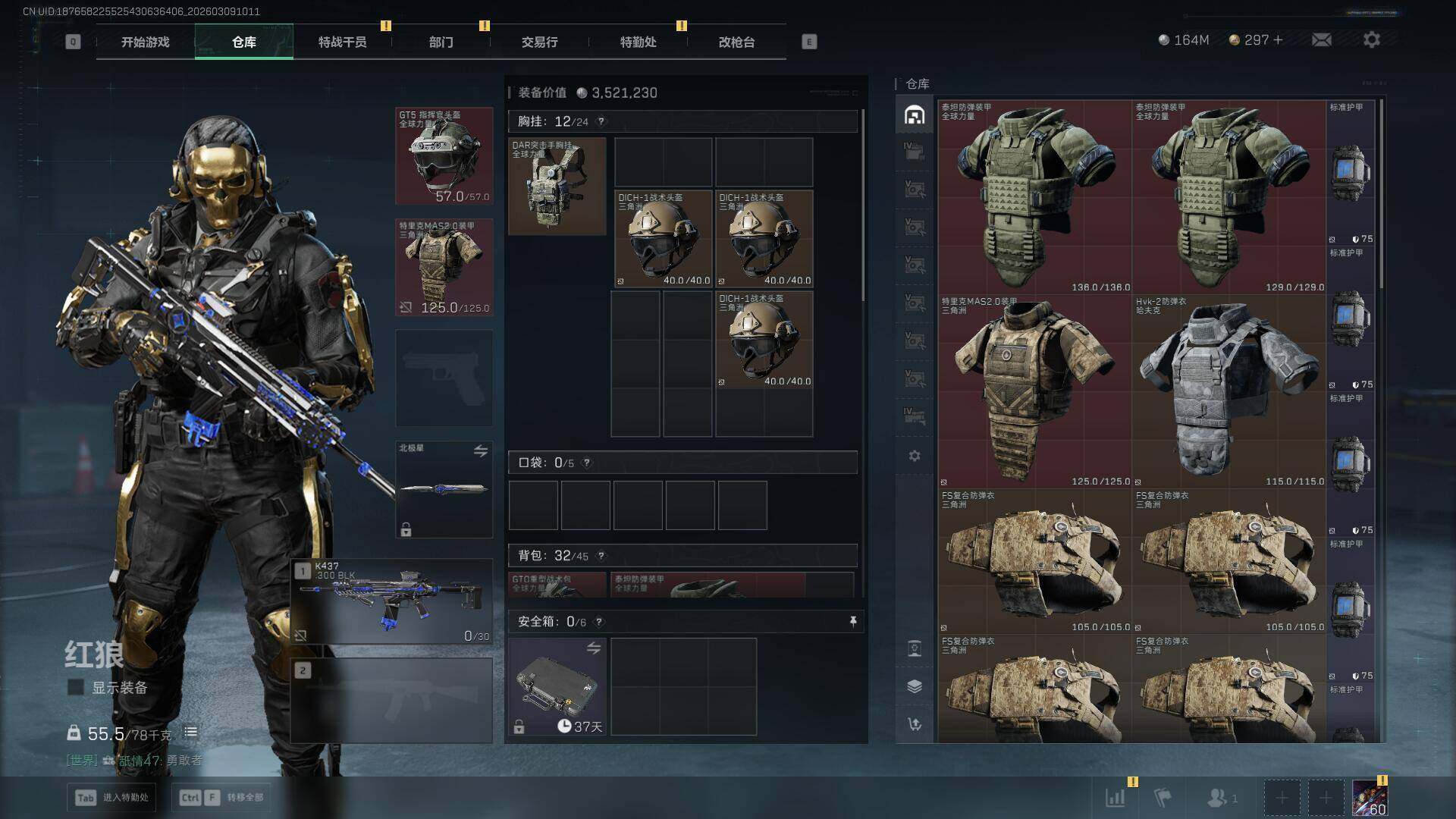Switch to the 改枪台 tab

point(736,42)
